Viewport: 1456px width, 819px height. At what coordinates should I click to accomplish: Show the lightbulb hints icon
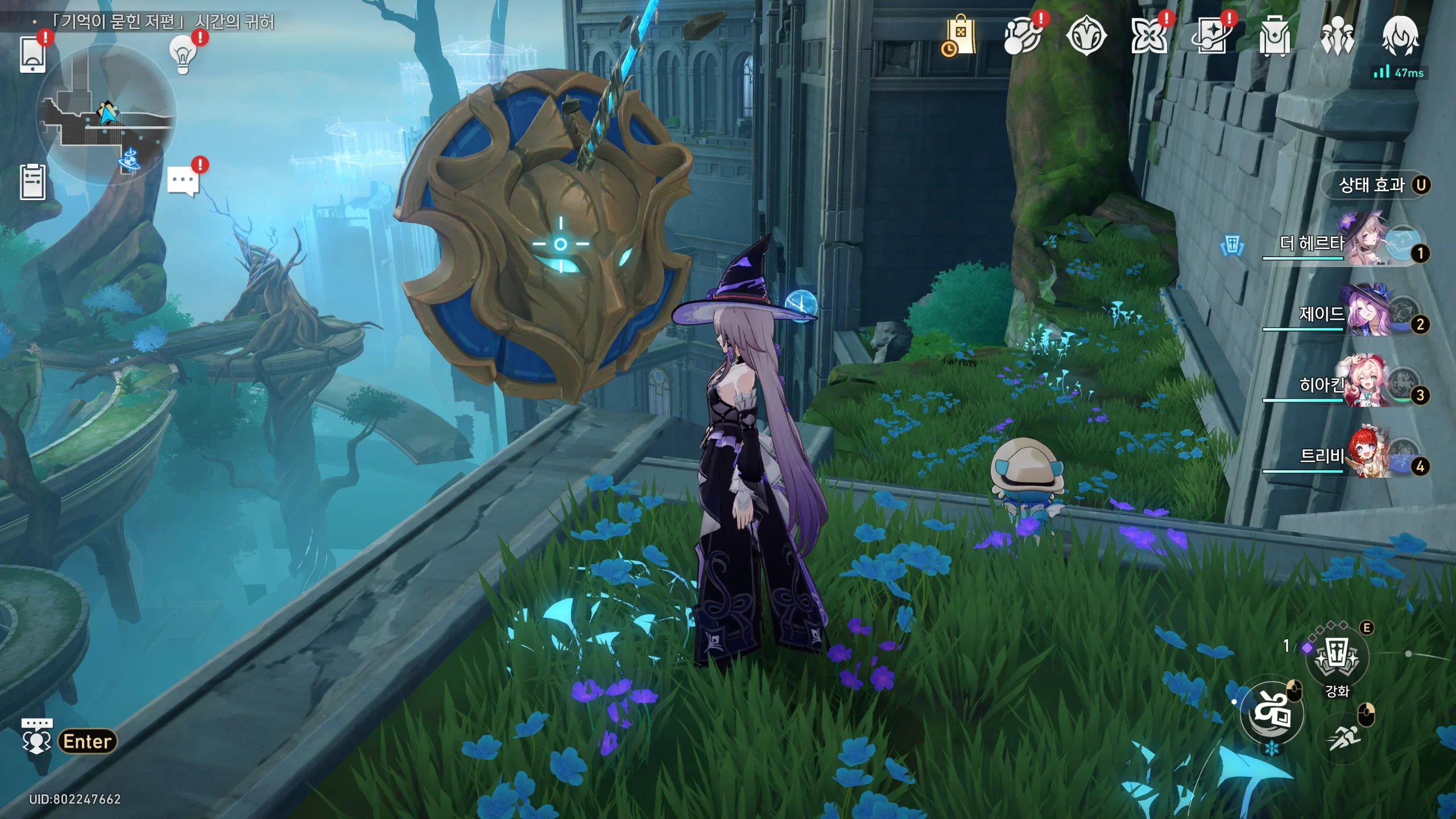point(183,55)
